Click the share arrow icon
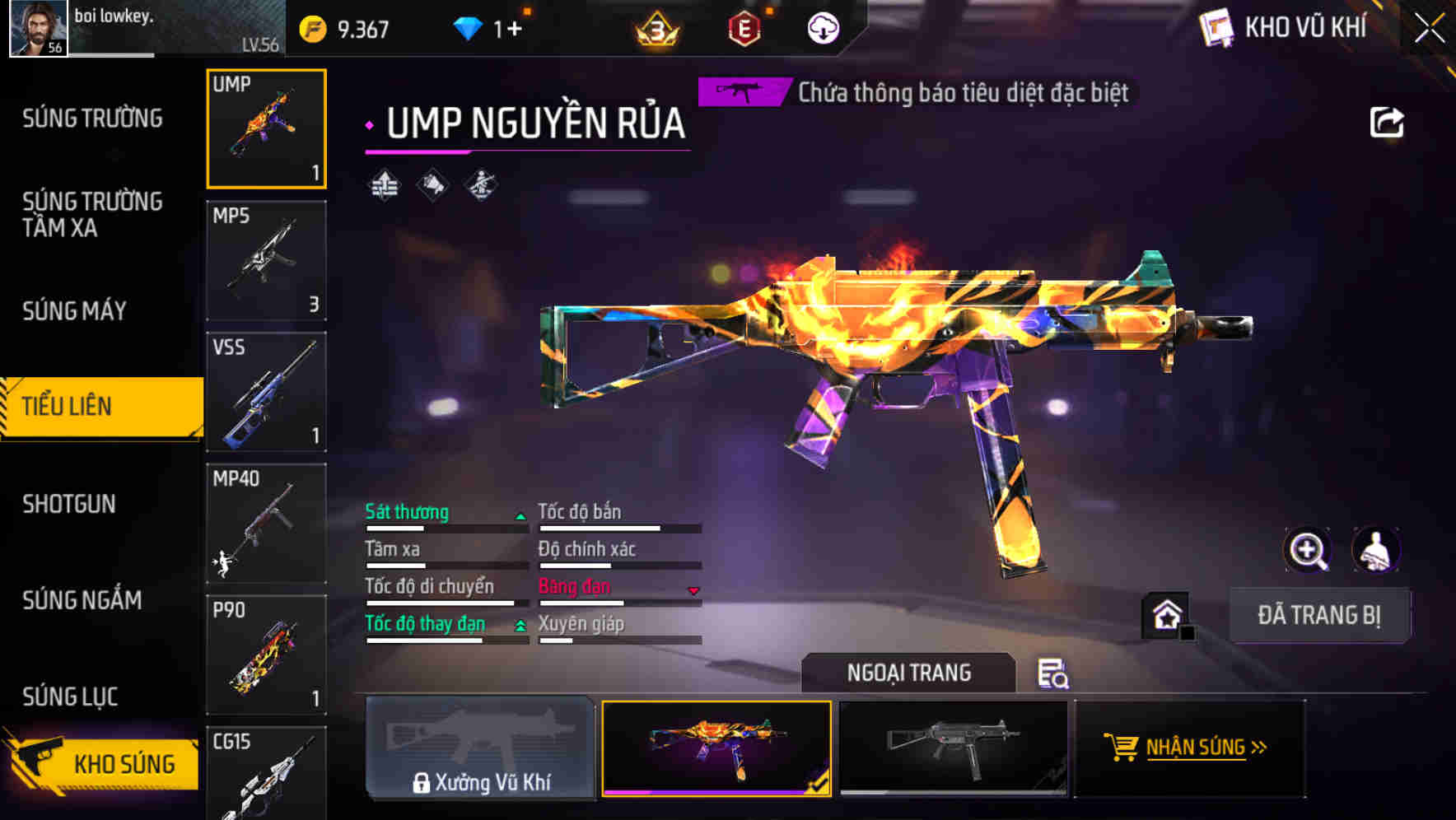1456x820 pixels. (1387, 123)
